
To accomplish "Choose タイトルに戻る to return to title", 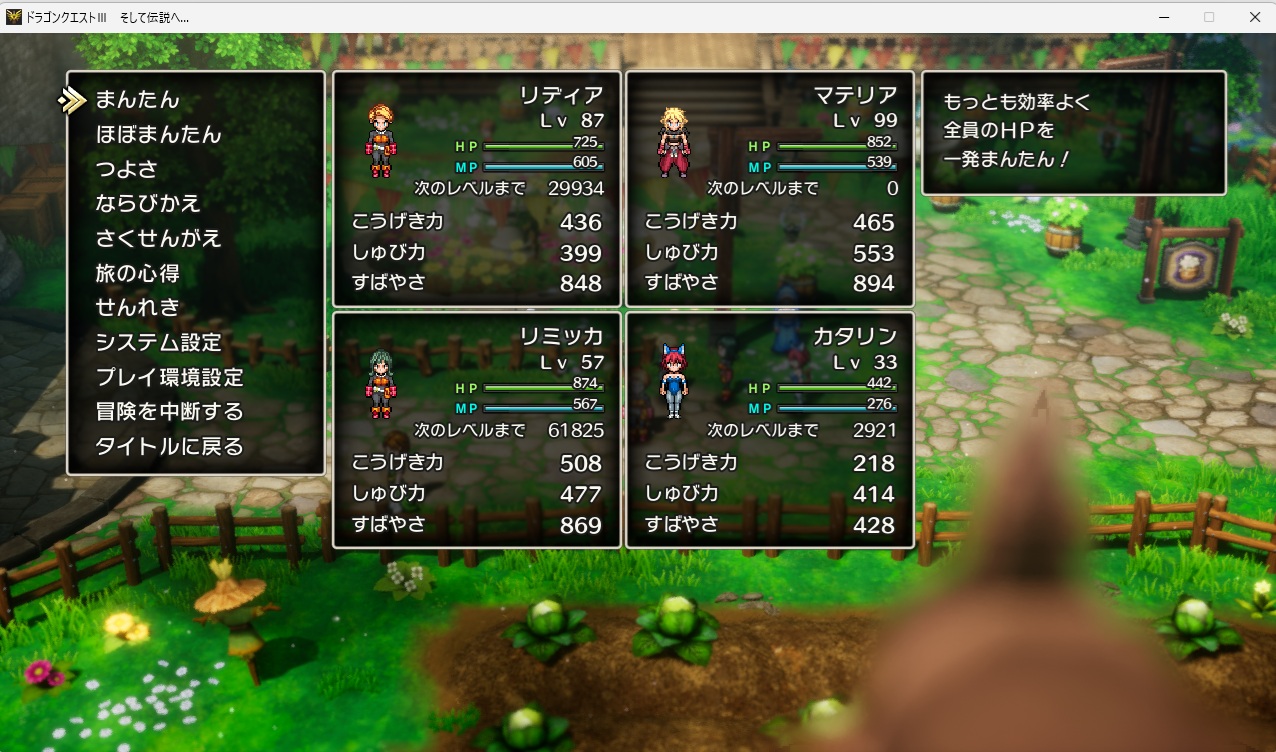I will pyautogui.click(x=169, y=447).
